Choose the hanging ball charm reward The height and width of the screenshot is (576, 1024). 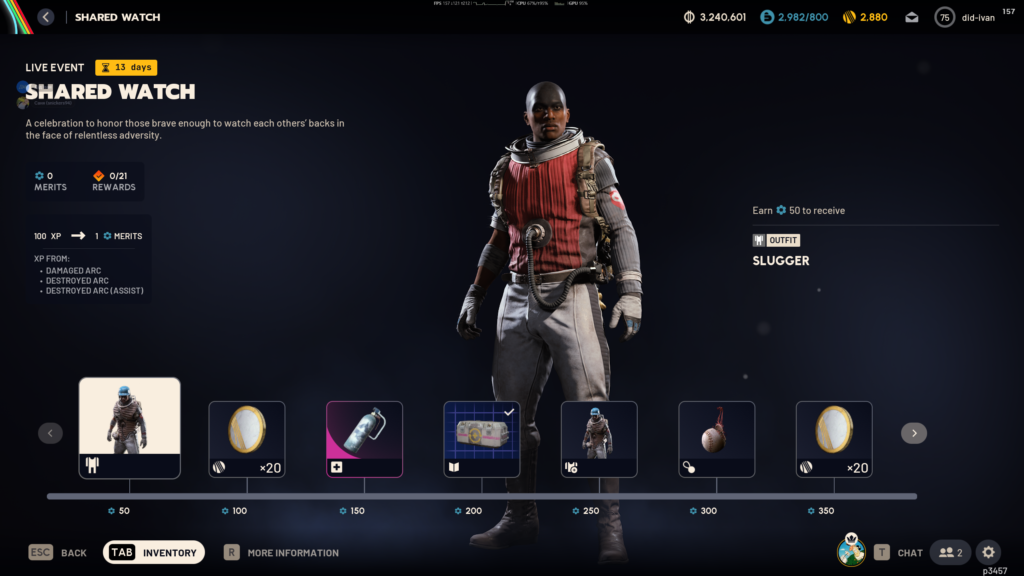coord(716,439)
